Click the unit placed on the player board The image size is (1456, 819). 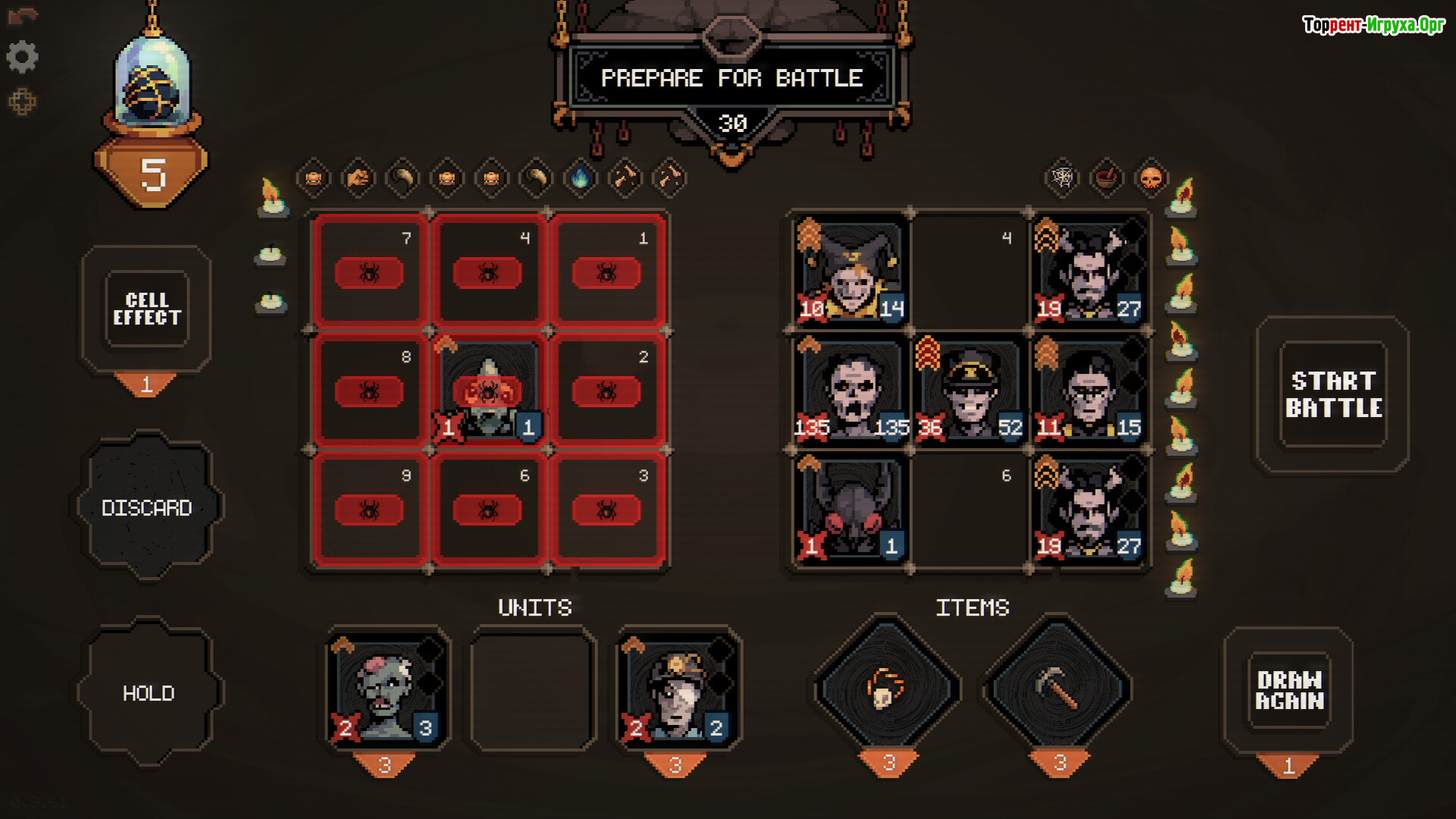488,391
